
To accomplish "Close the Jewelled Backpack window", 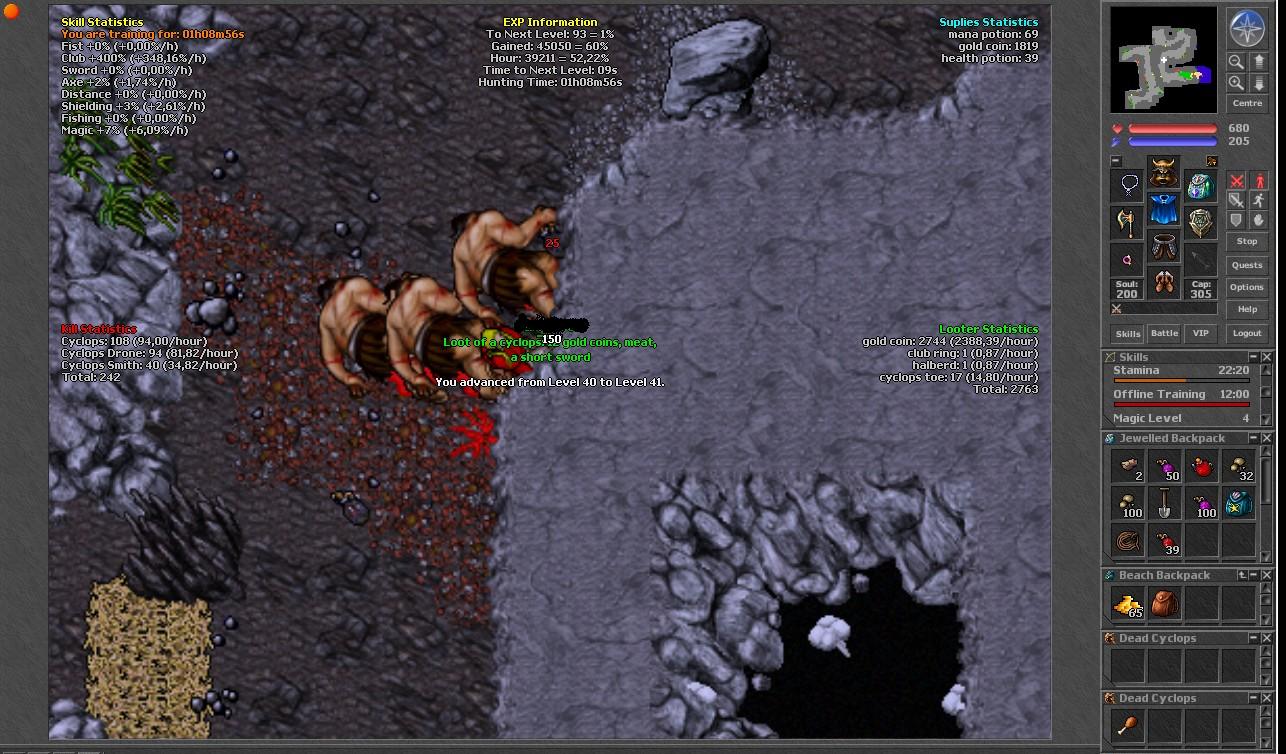I will 1267,438.
